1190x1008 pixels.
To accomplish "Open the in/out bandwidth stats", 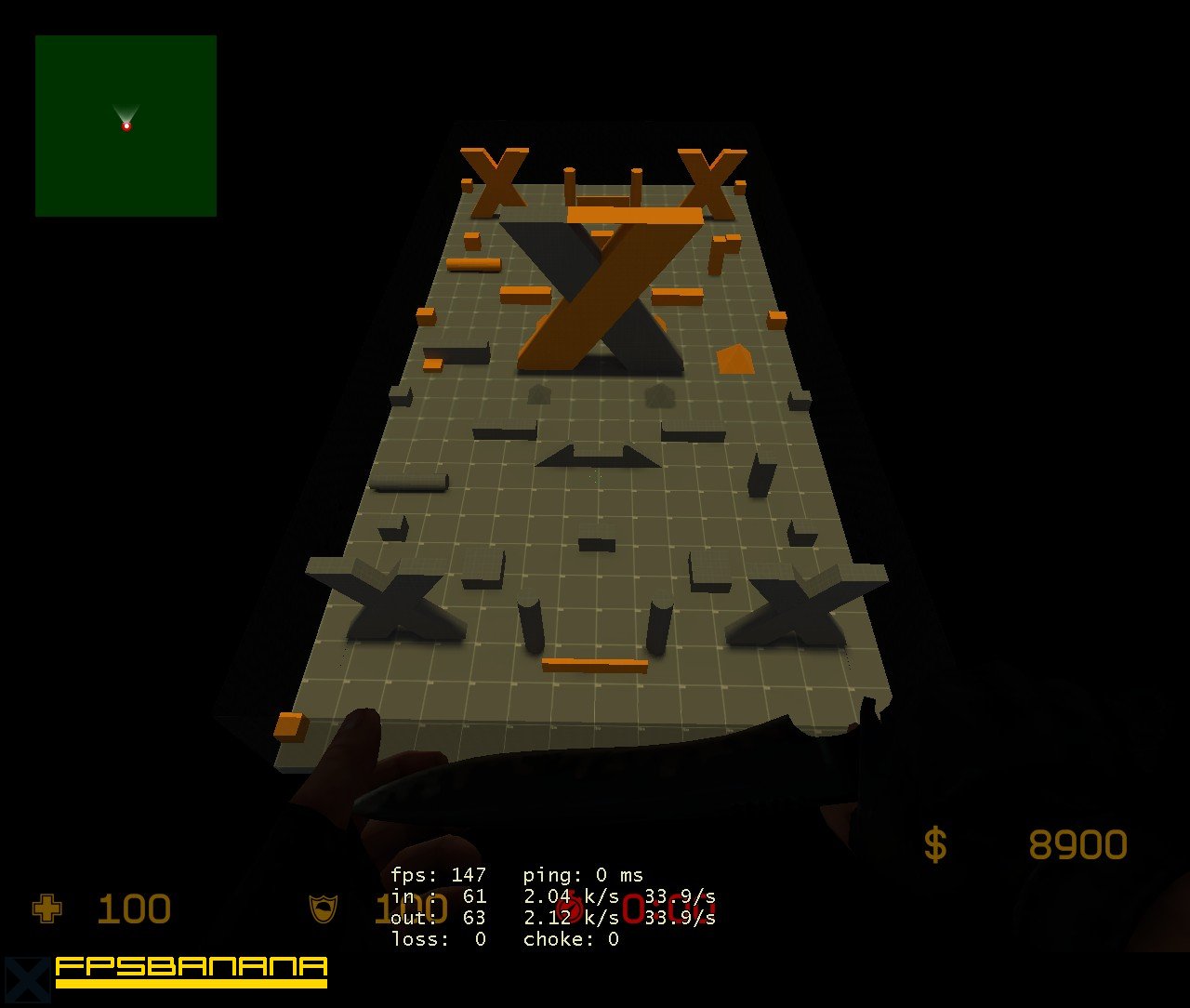I will [521, 907].
